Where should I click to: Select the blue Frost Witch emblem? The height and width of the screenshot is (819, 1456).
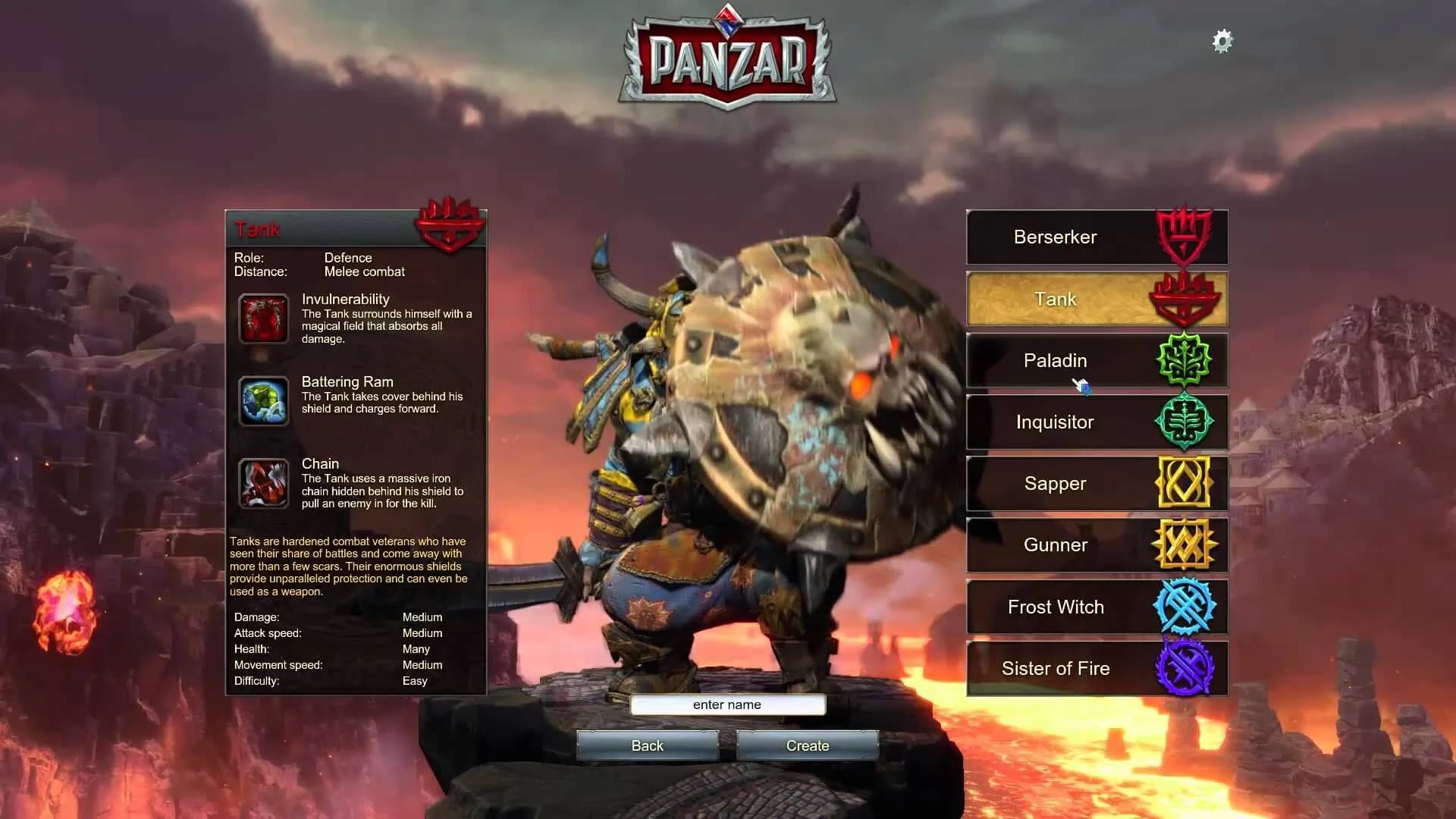1184,606
